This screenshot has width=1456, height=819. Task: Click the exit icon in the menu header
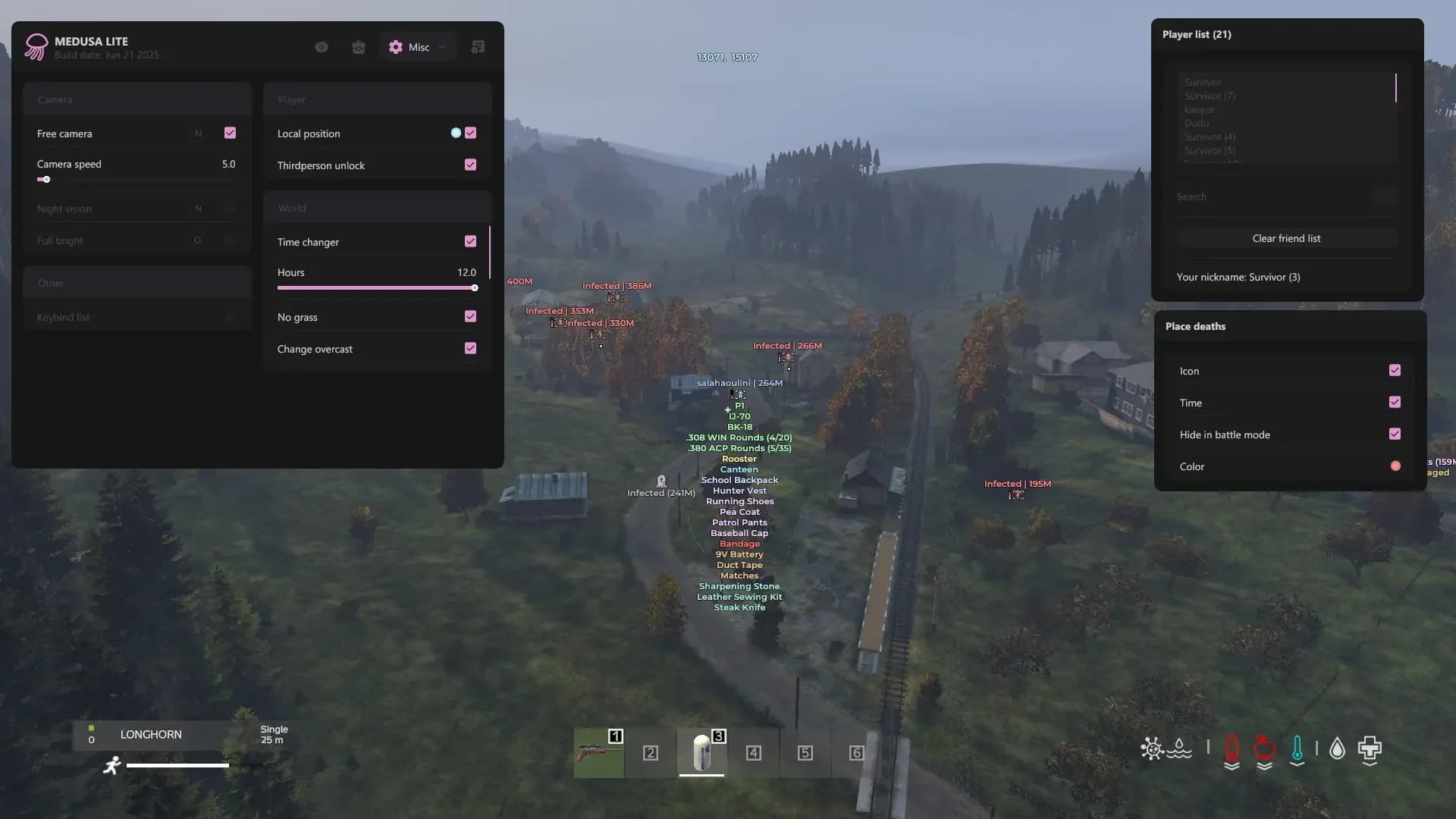click(x=478, y=46)
